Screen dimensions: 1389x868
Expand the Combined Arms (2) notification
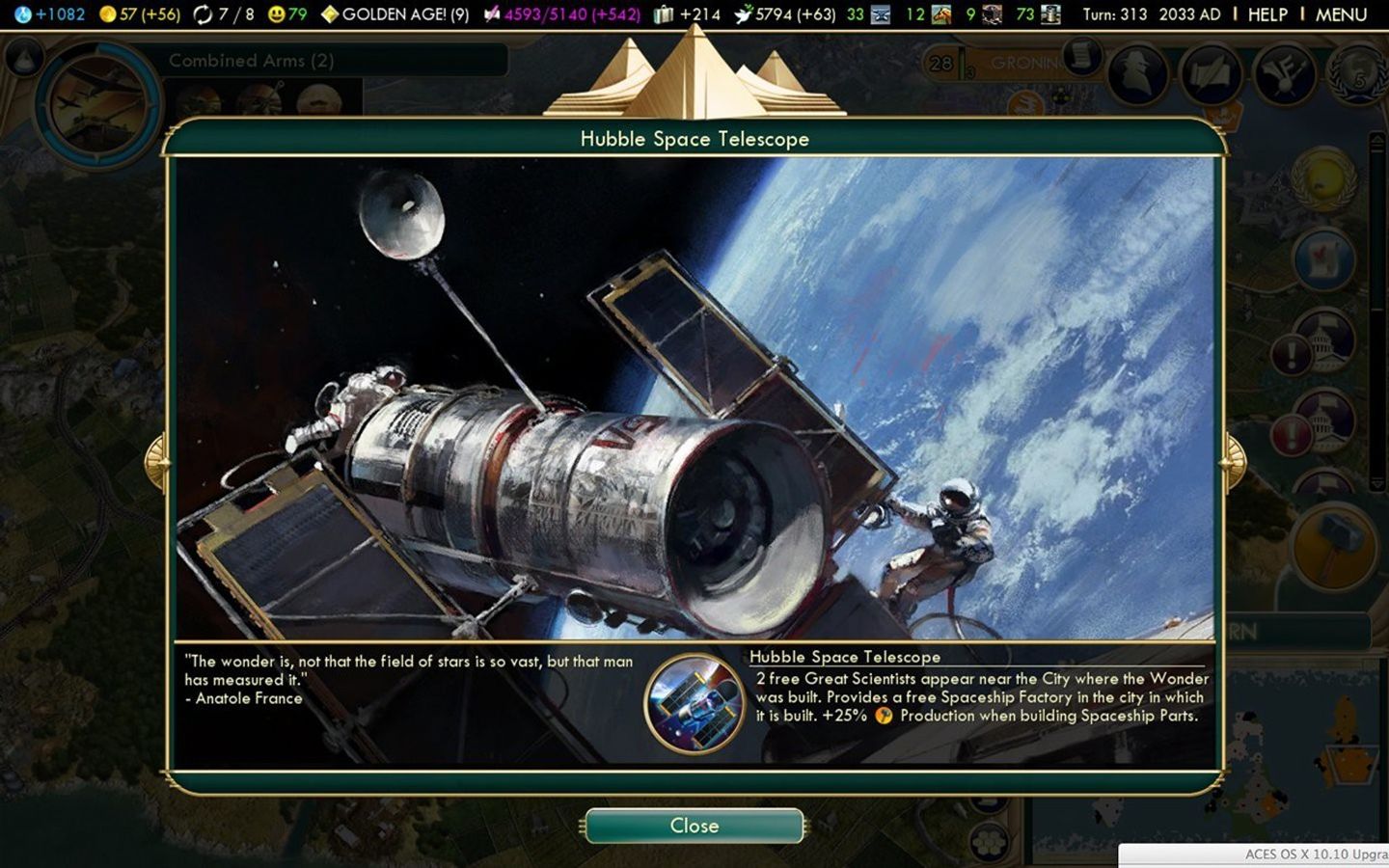[253, 61]
